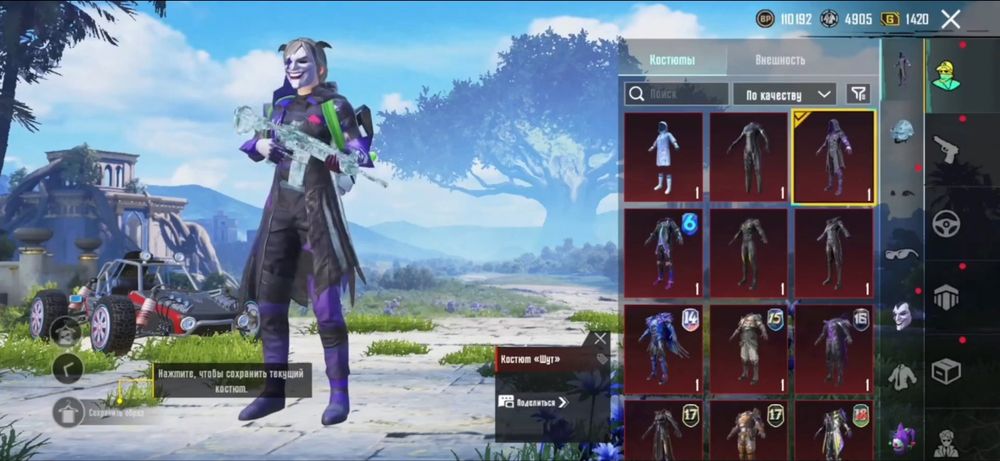Open the По качеству sort dropdown
The height and width of the screenshot is (461, 1000).
785,94
